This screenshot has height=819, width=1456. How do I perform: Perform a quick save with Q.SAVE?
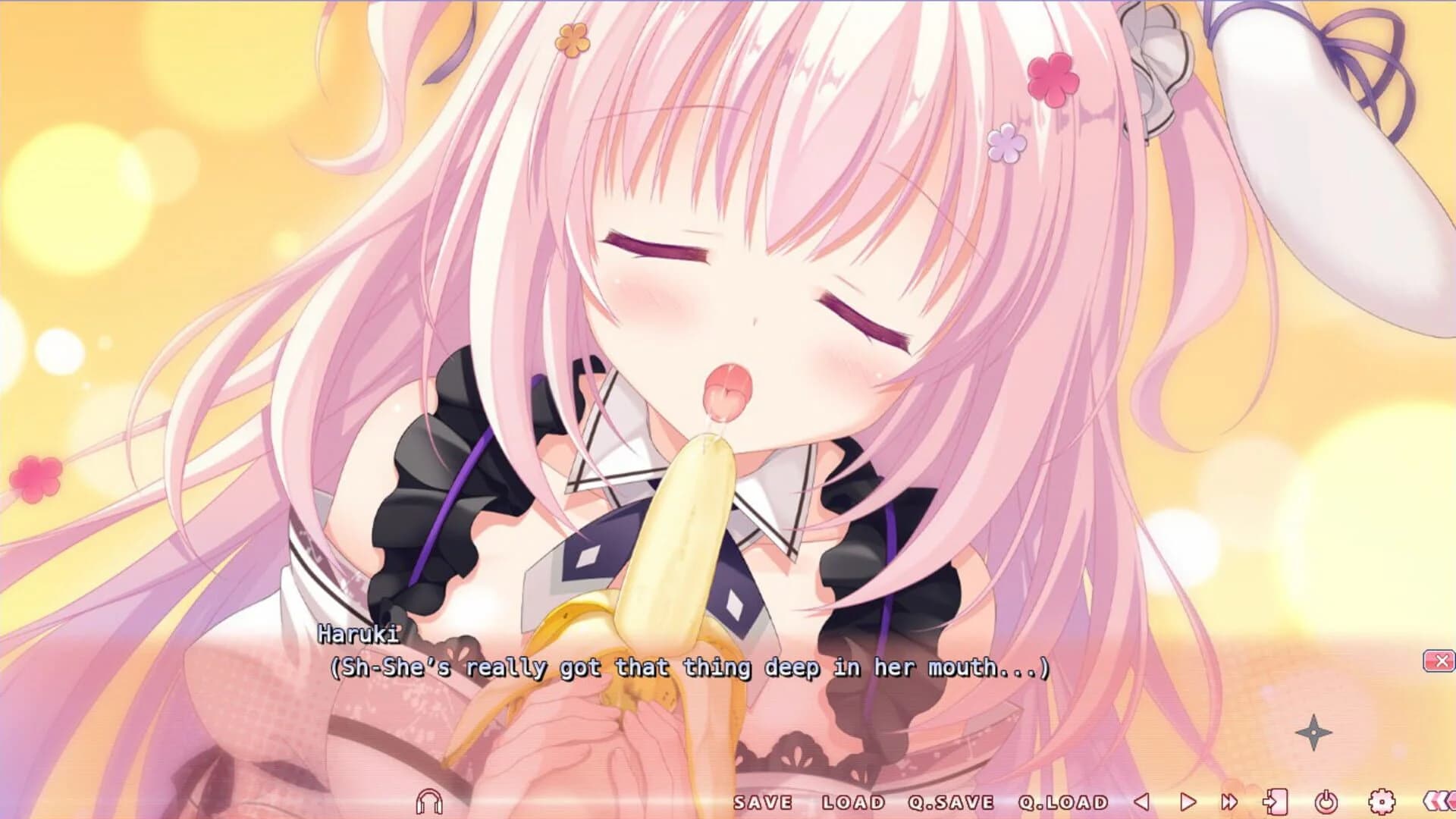tap(950, 801)
